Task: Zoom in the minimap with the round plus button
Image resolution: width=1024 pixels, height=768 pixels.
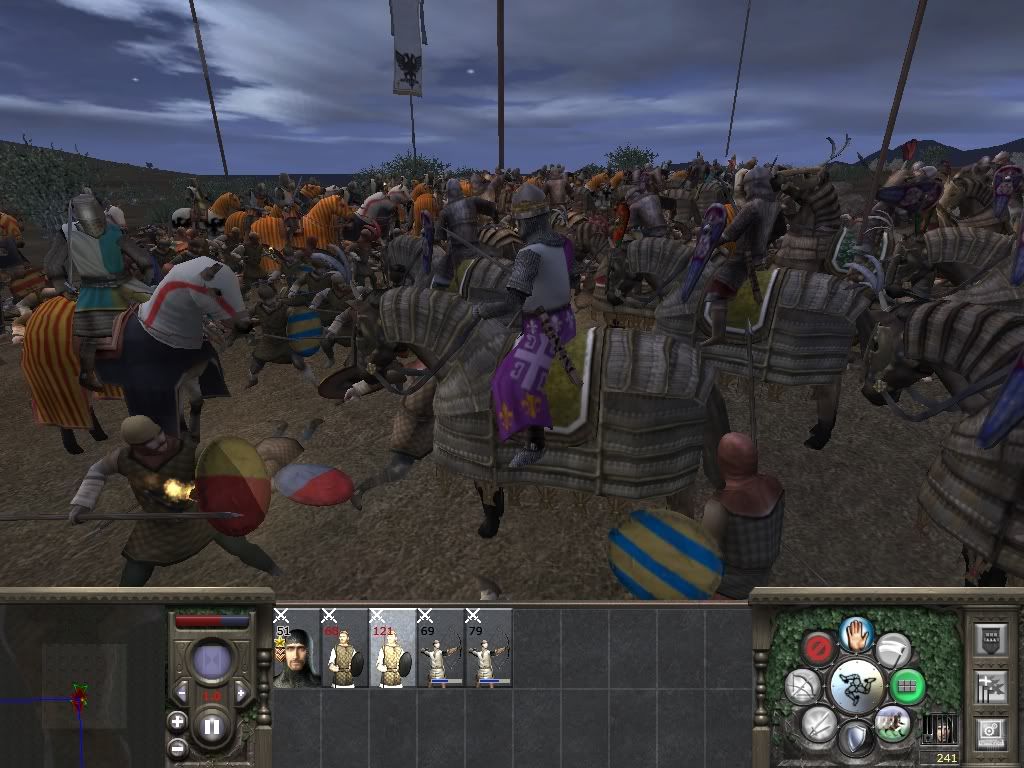Action: click(177, 720)
